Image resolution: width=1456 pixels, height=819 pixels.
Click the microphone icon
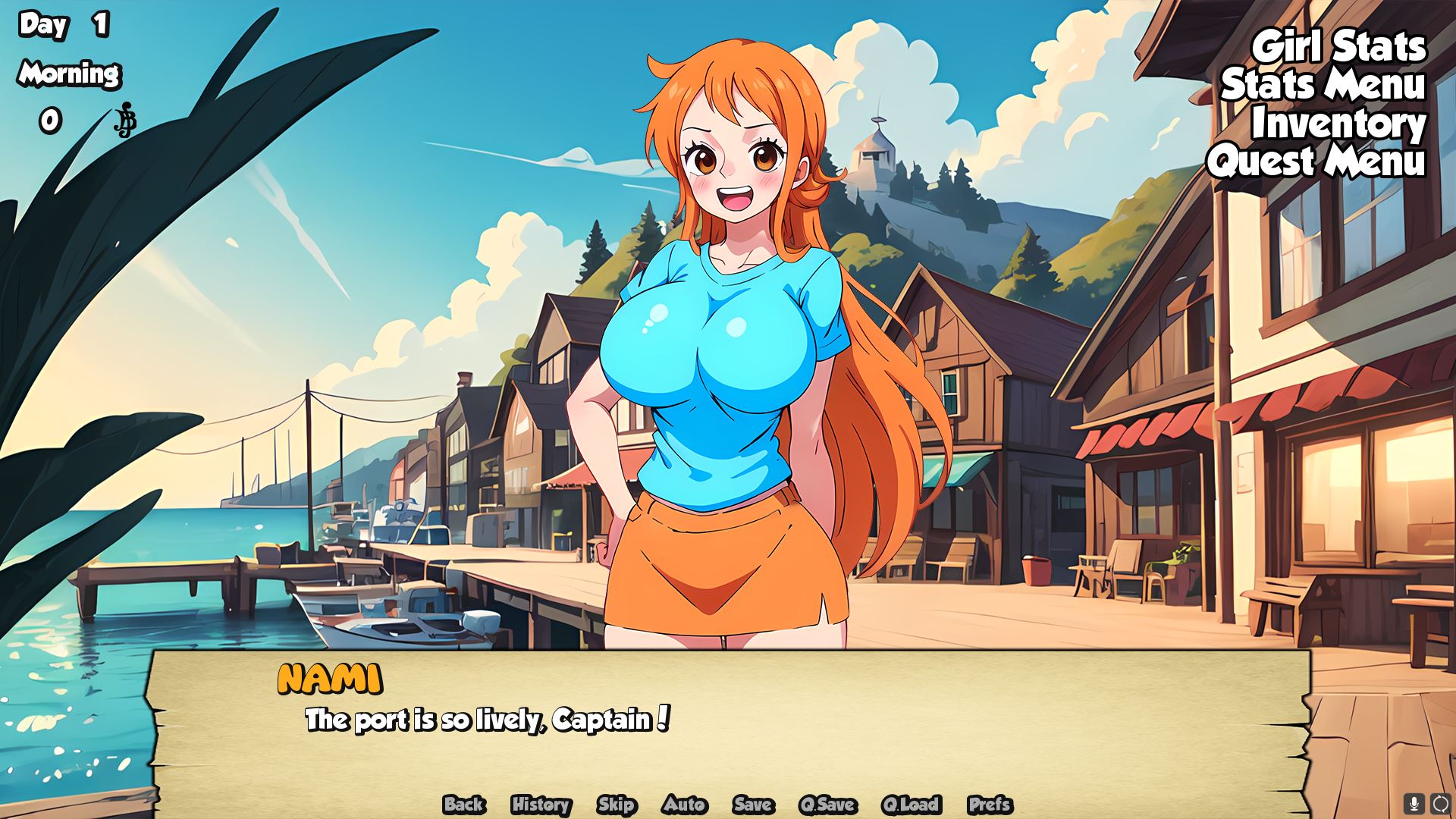point(1414,803)
